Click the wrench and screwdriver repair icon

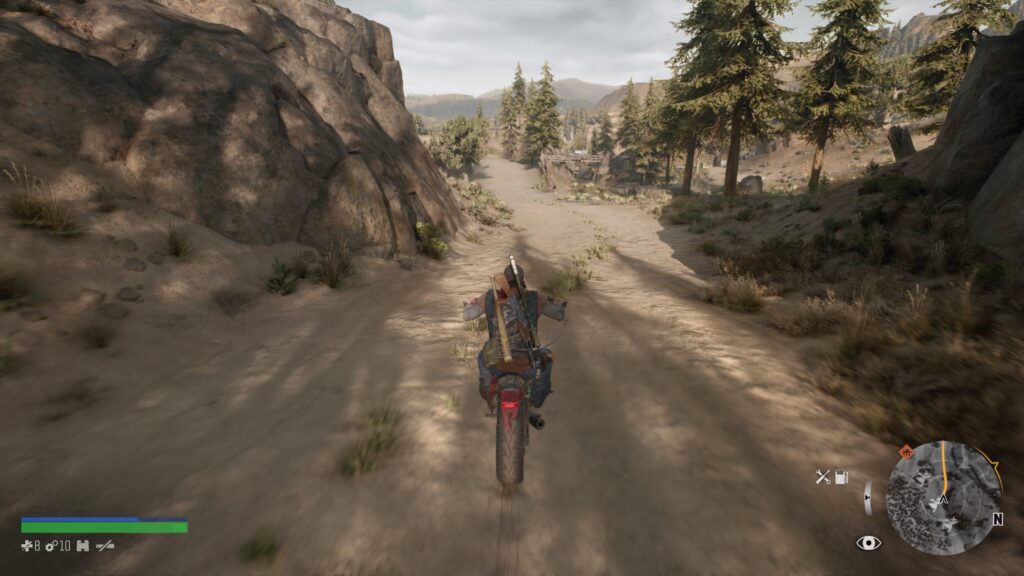[x=822, y=477]
